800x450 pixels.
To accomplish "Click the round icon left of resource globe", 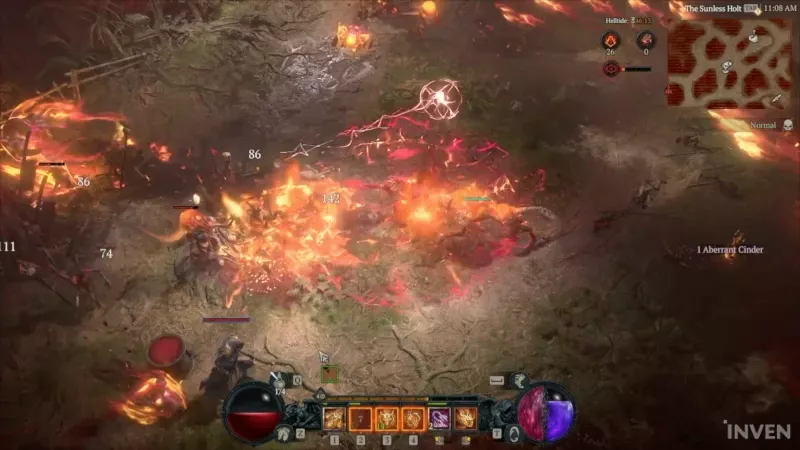I will [x=513, y=432].
